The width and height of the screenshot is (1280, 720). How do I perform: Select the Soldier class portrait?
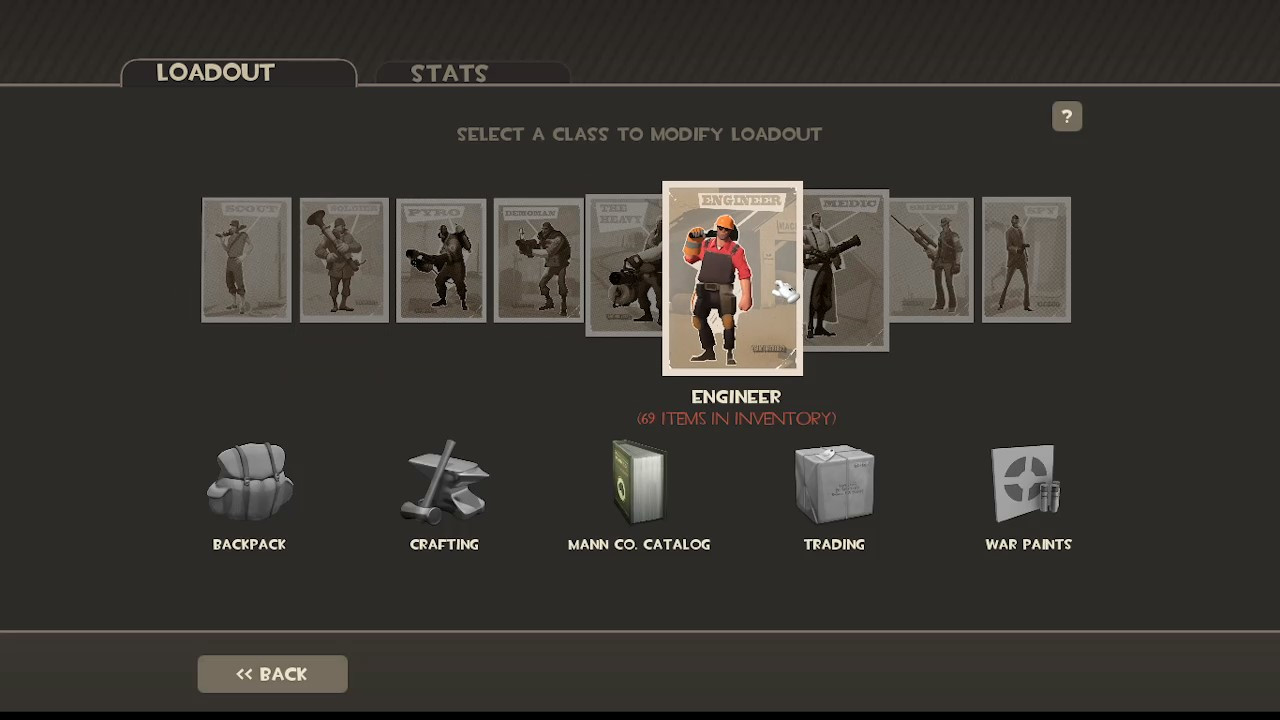pyautogui.click(x=343, y=259)
